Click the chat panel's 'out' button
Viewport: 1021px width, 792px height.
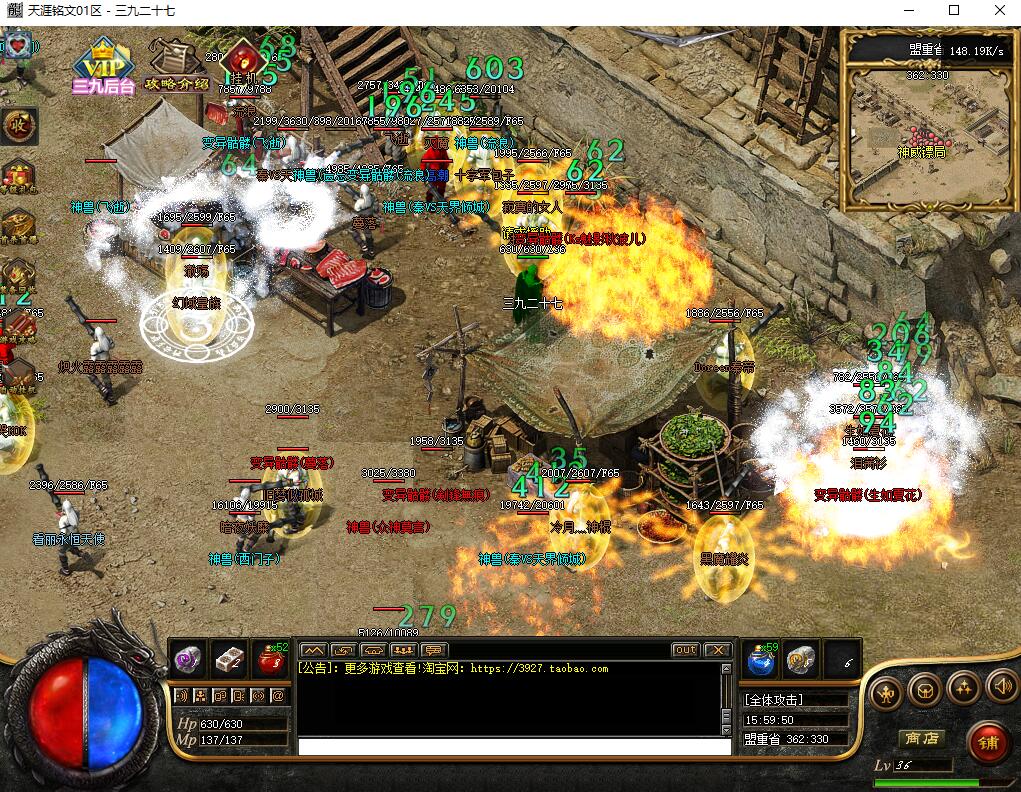685,650
